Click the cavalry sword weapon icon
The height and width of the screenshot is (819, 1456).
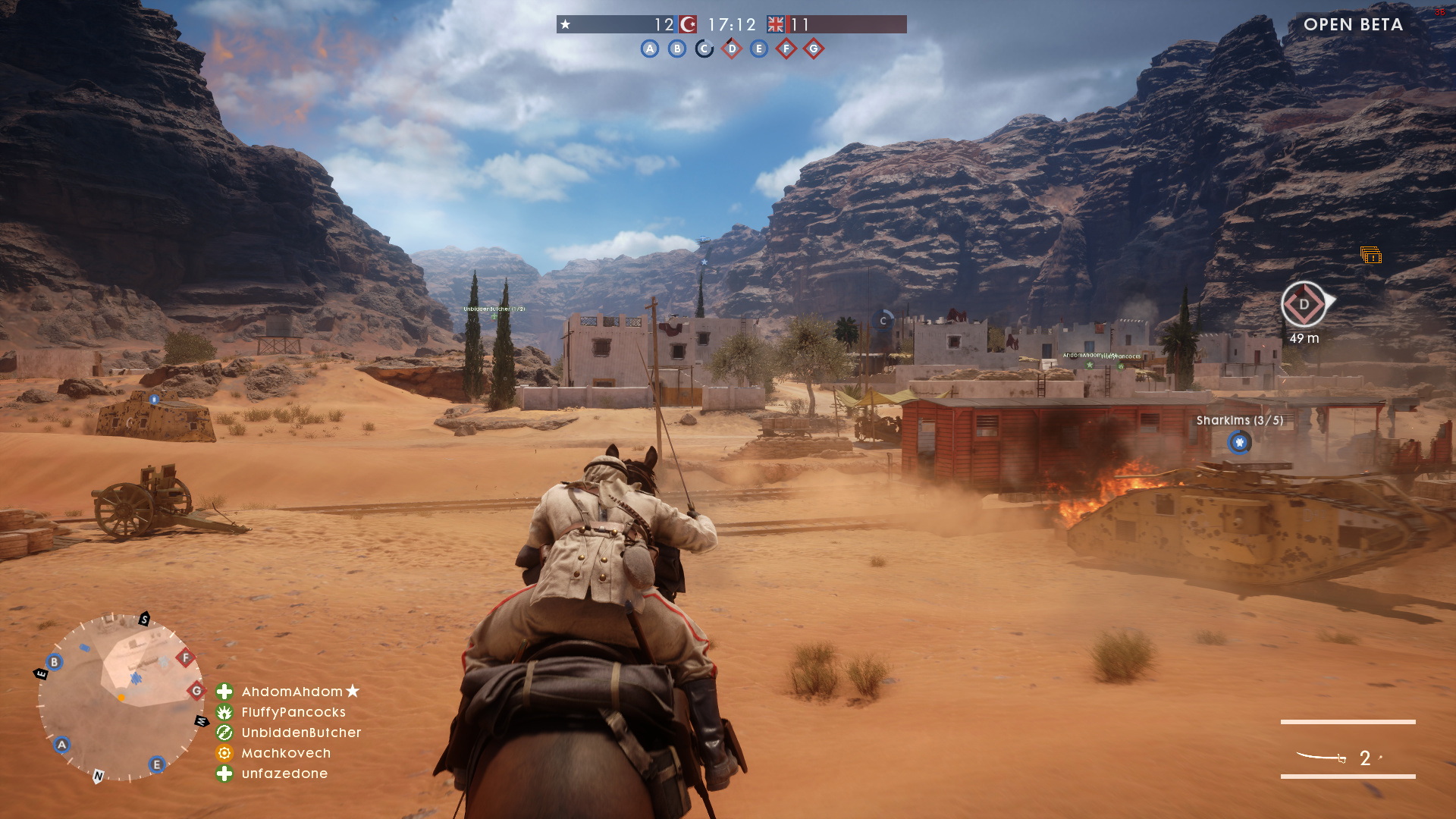(x=1321, y=757)
